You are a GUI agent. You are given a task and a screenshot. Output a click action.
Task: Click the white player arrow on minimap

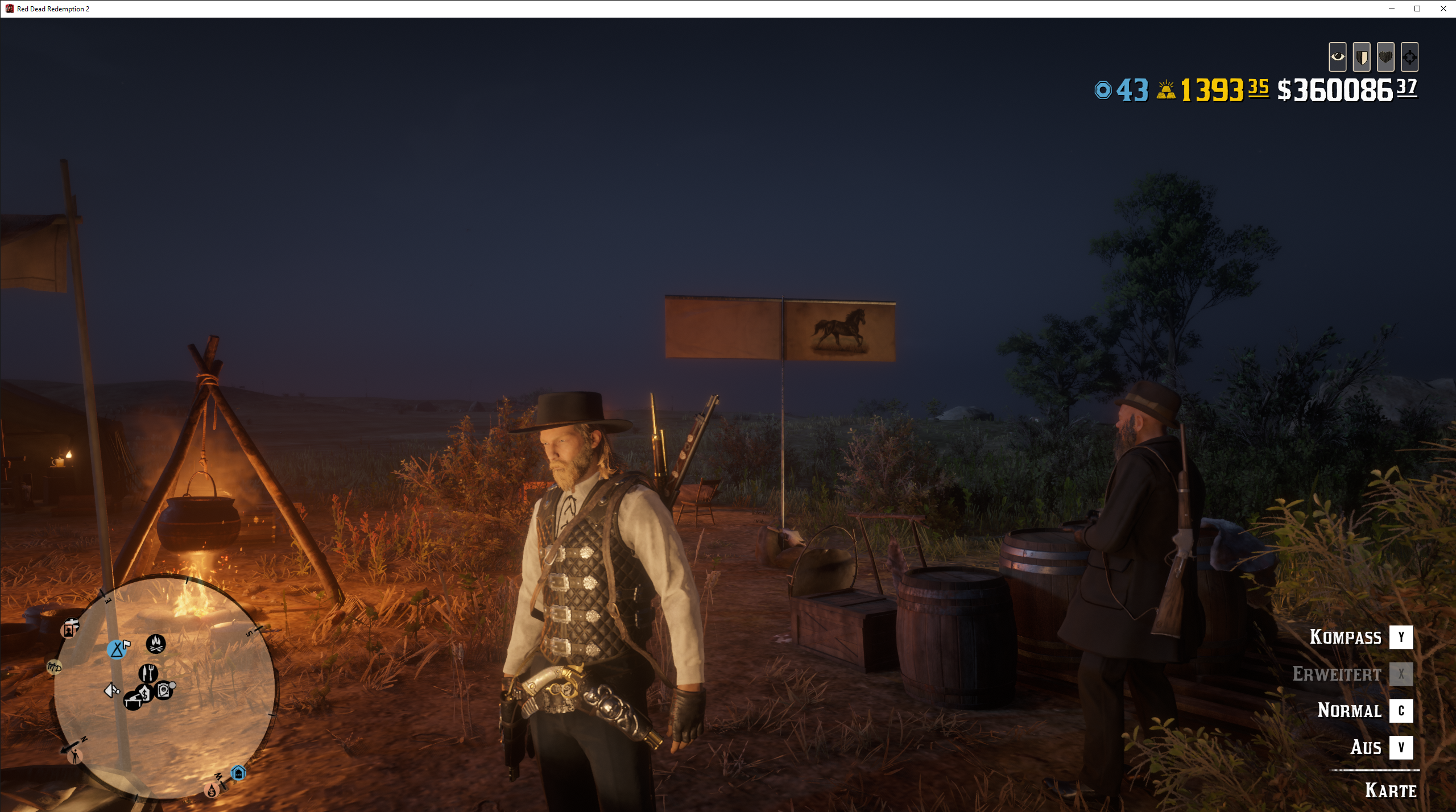(x=111, y=690)
